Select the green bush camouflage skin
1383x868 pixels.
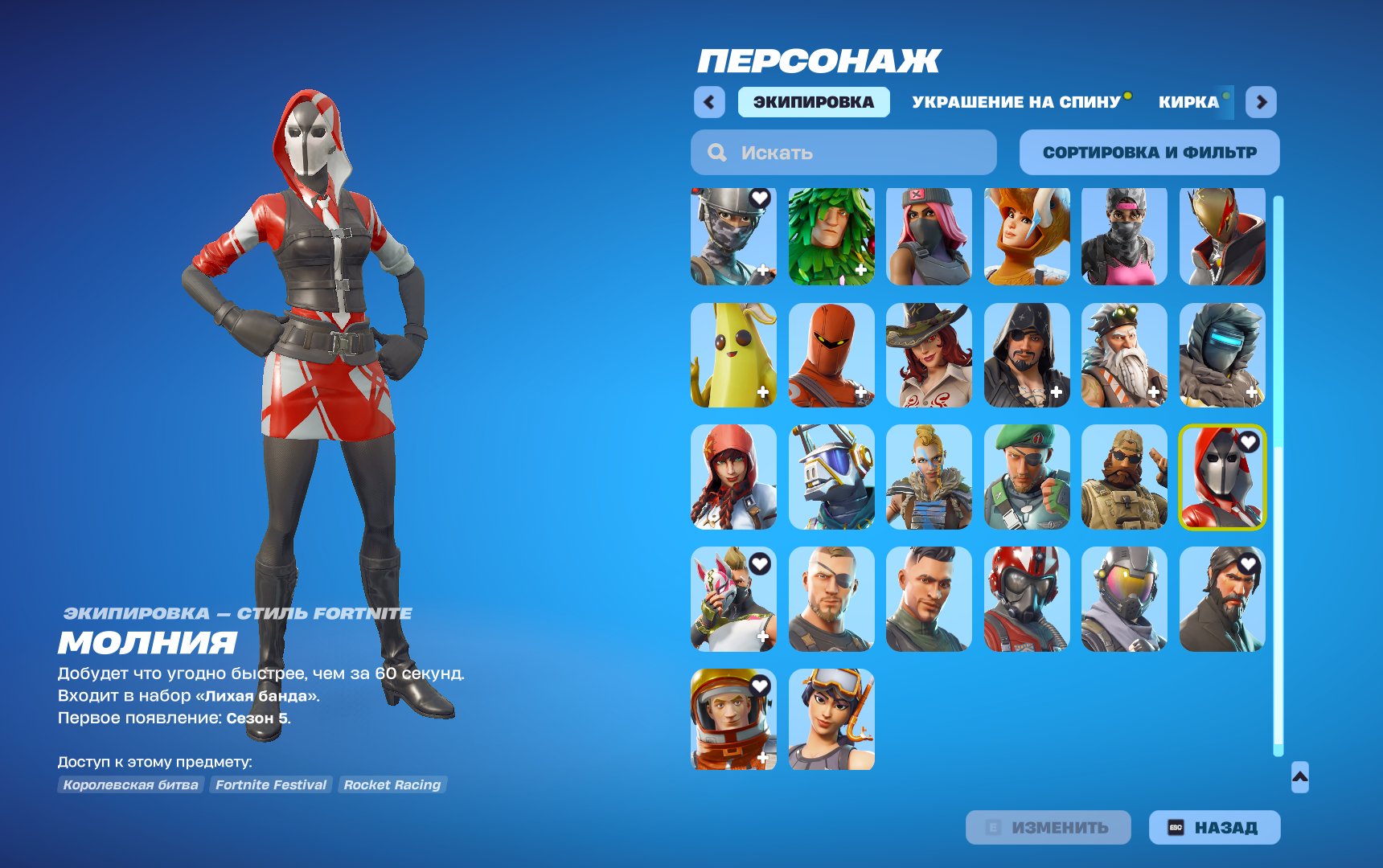830,235
